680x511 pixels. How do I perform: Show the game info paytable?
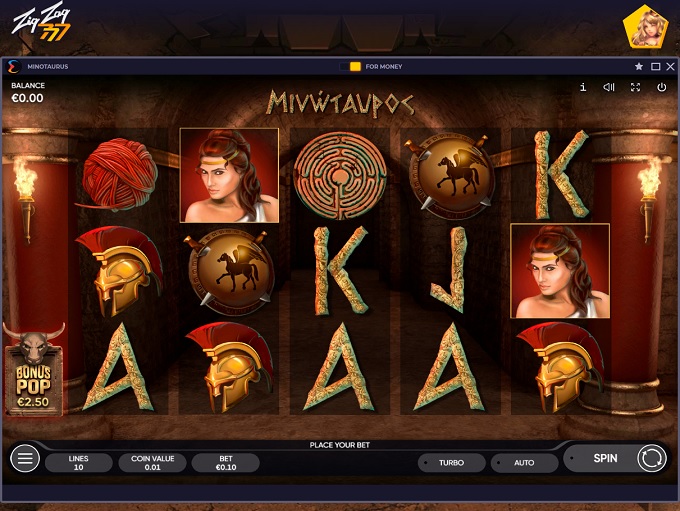click(x=583, y=88)
